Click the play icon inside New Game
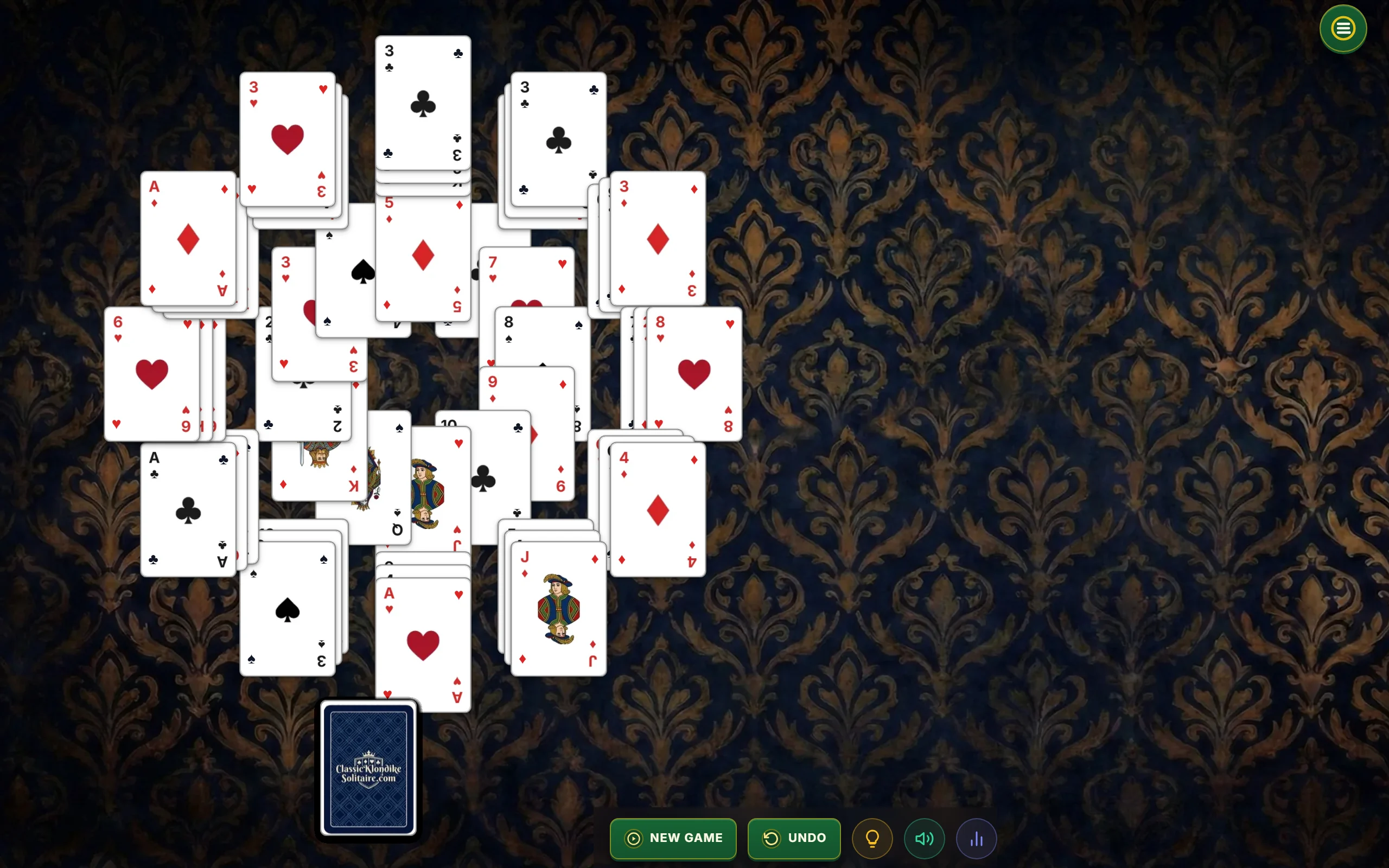This screenshot has width=1389, height=868. click(x=633, y=838)
